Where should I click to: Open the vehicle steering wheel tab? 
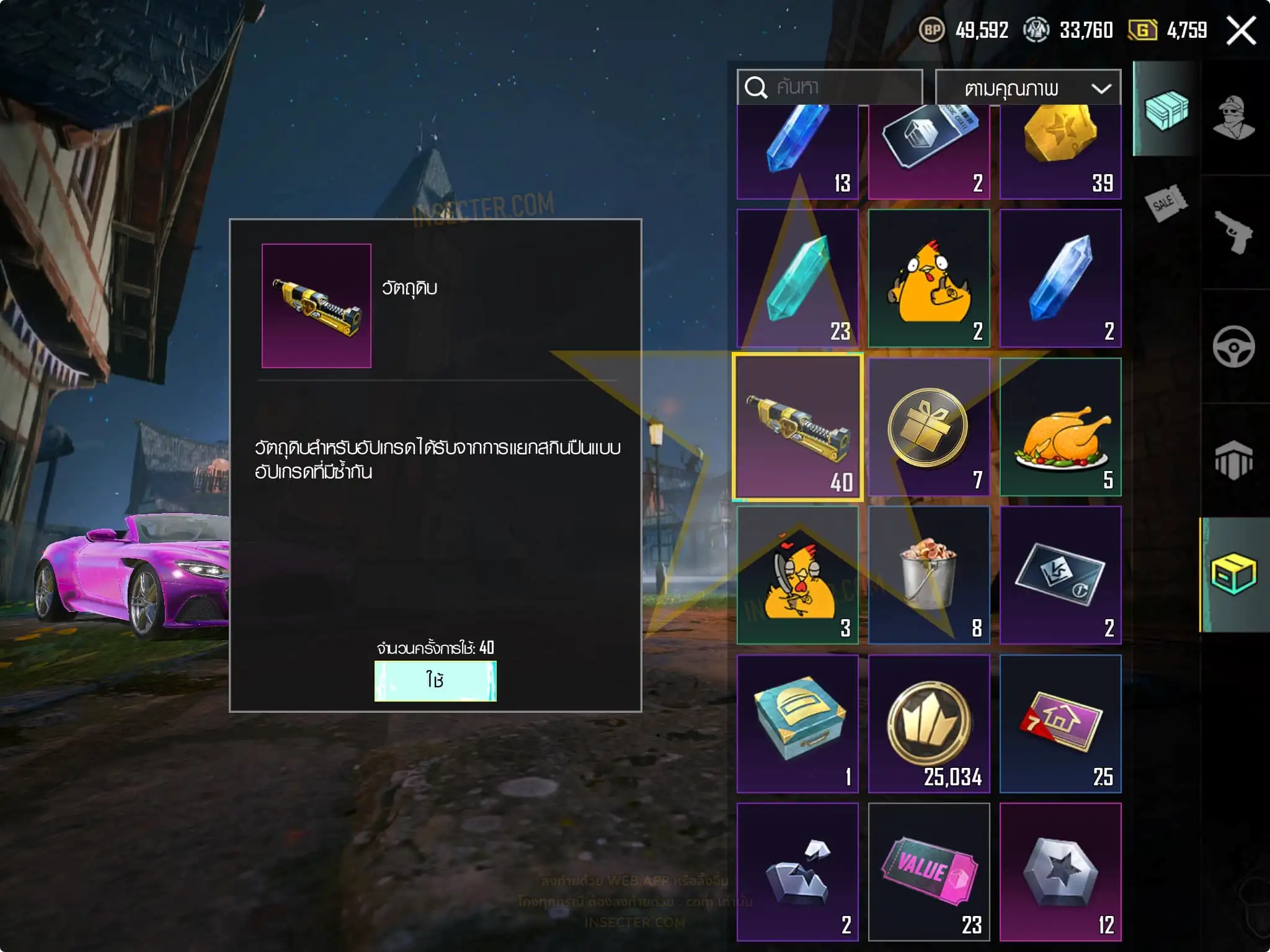pyautogui.click(x=1233, y=346)
